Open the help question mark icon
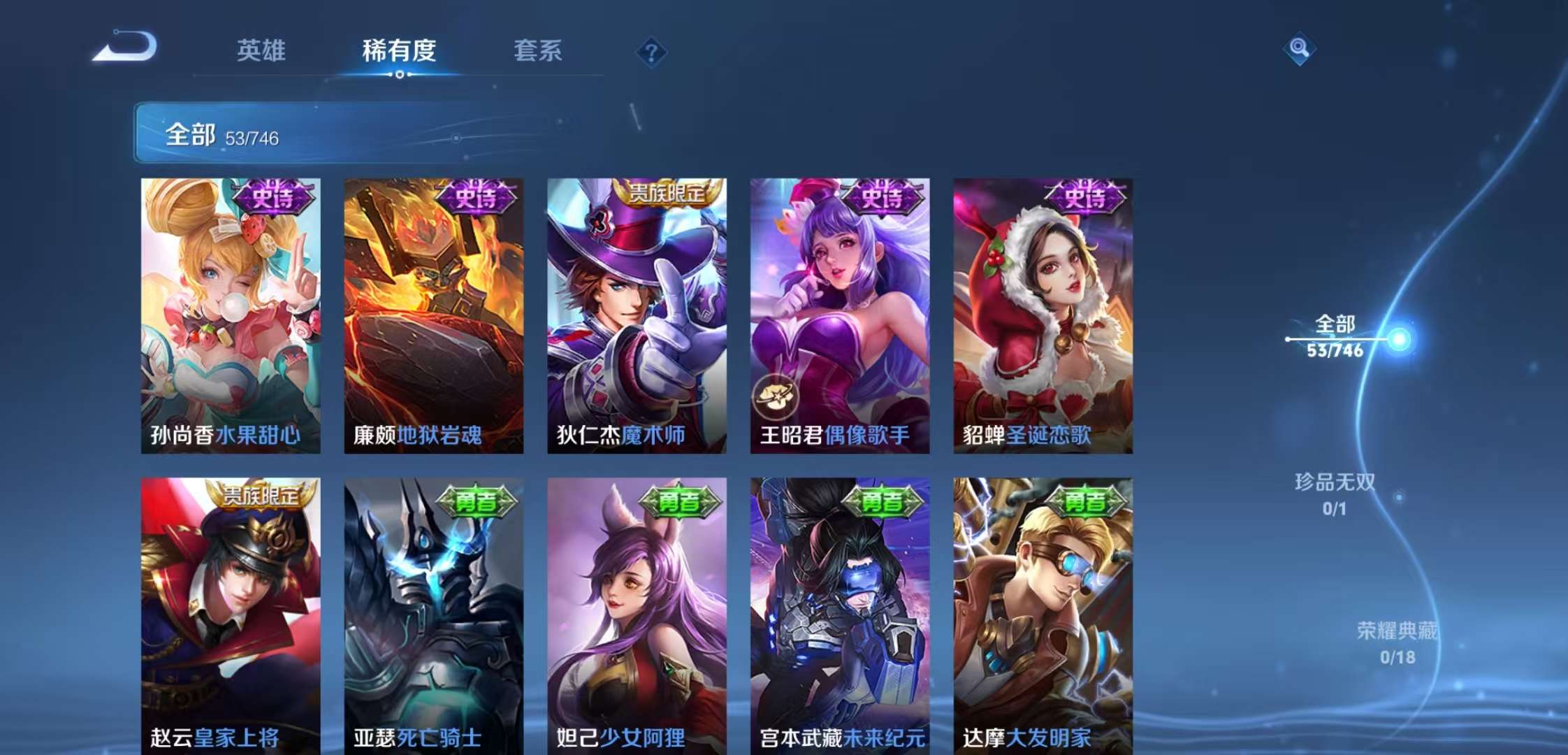The height and width of the screenshot is (755, 1568). coord(651,50)
